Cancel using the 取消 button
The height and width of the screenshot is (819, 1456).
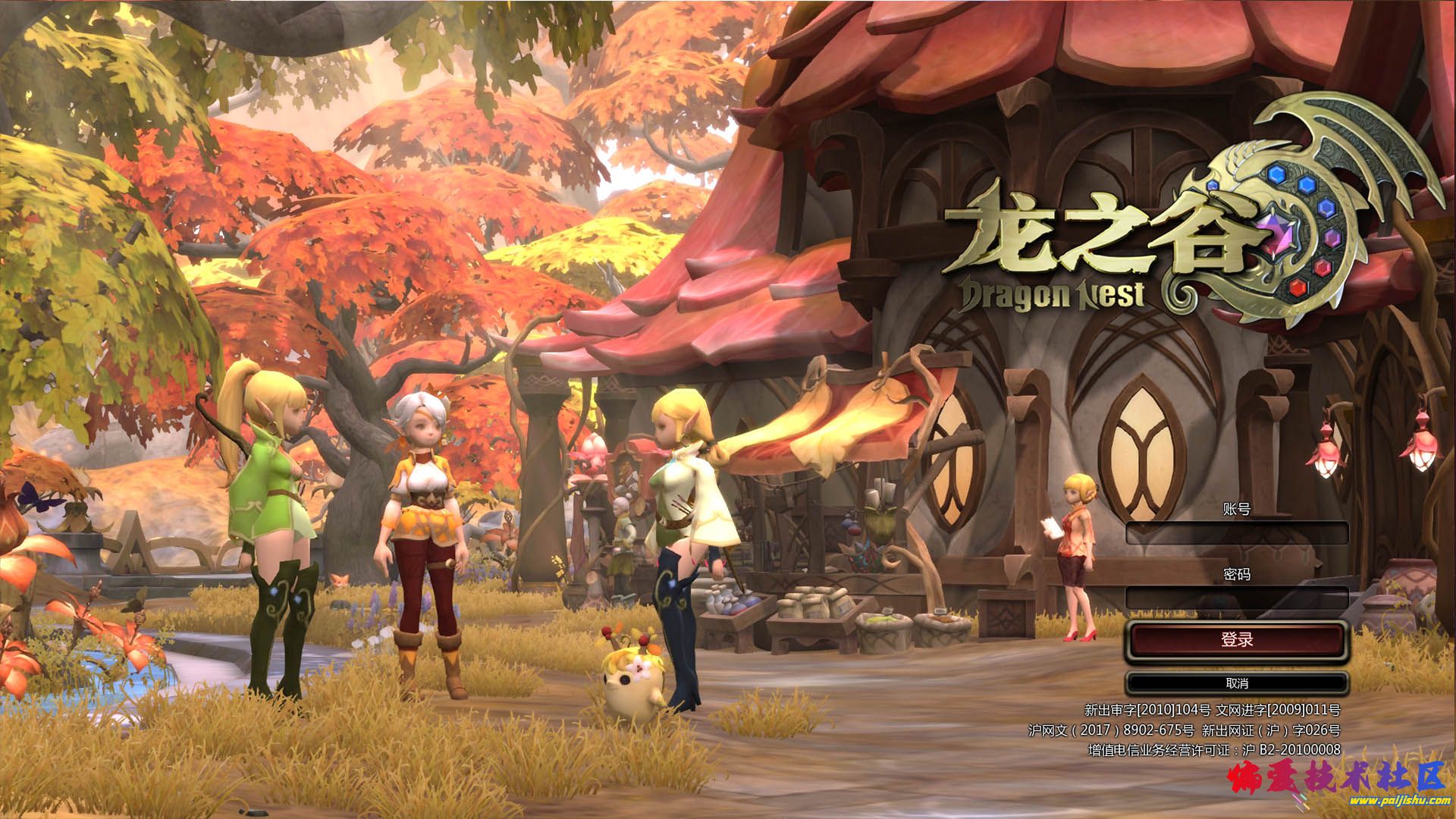1236,683
